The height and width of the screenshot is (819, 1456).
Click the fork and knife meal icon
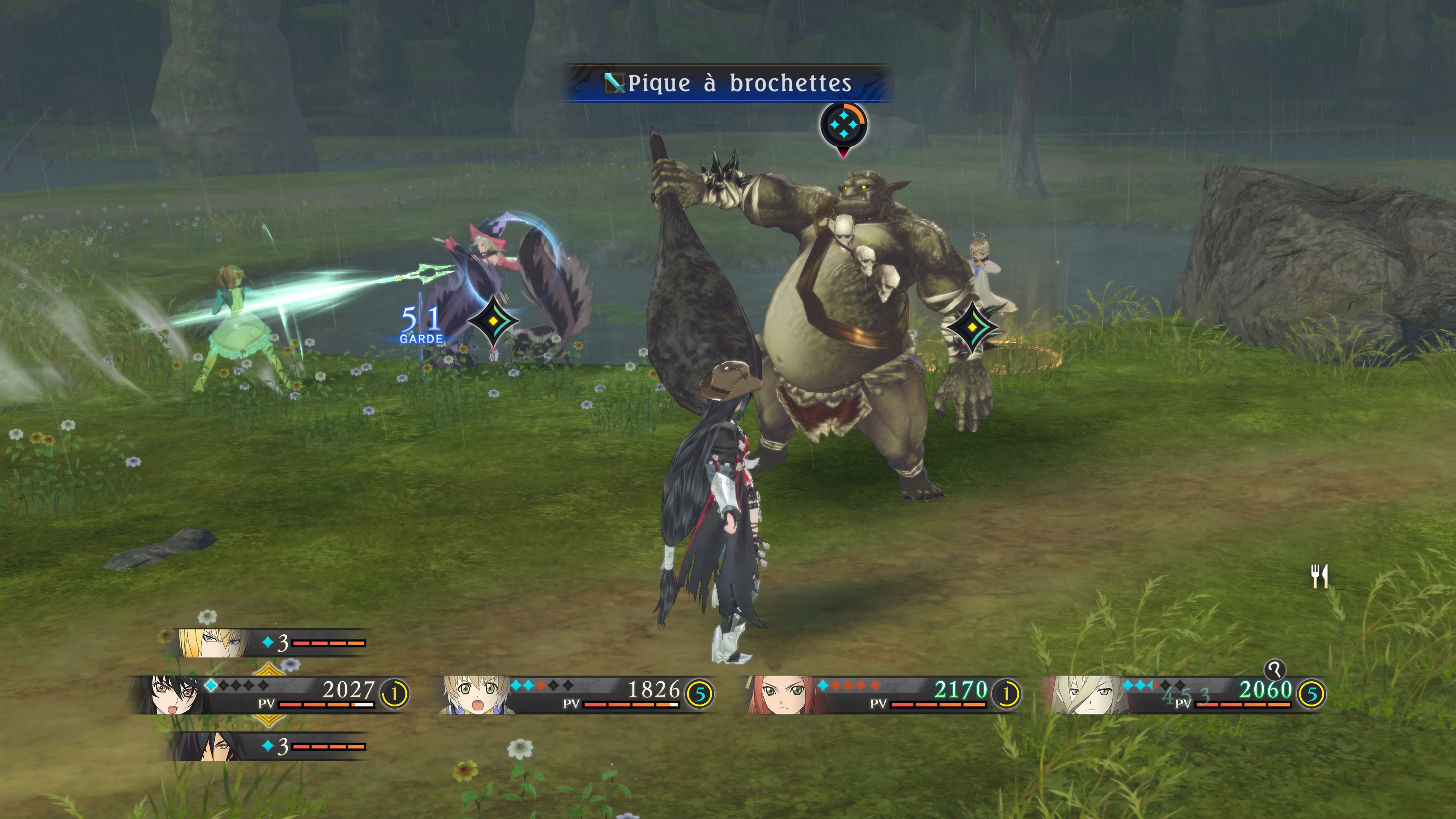tap(1319, 576)
